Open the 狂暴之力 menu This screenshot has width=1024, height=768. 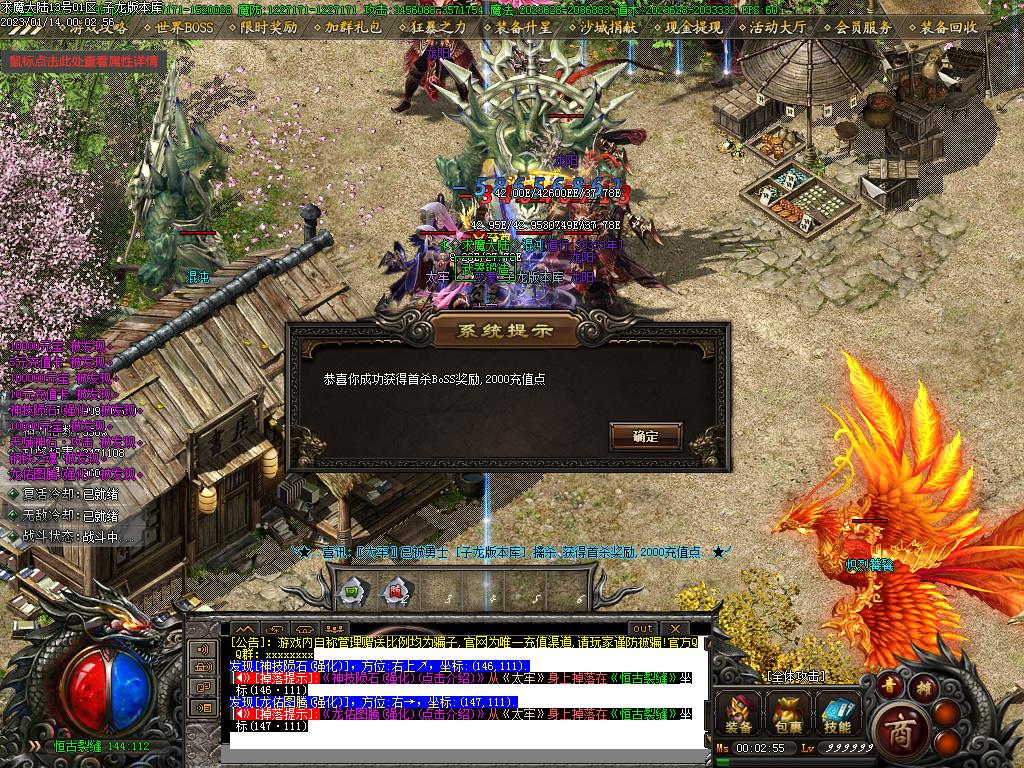(438, 28)
